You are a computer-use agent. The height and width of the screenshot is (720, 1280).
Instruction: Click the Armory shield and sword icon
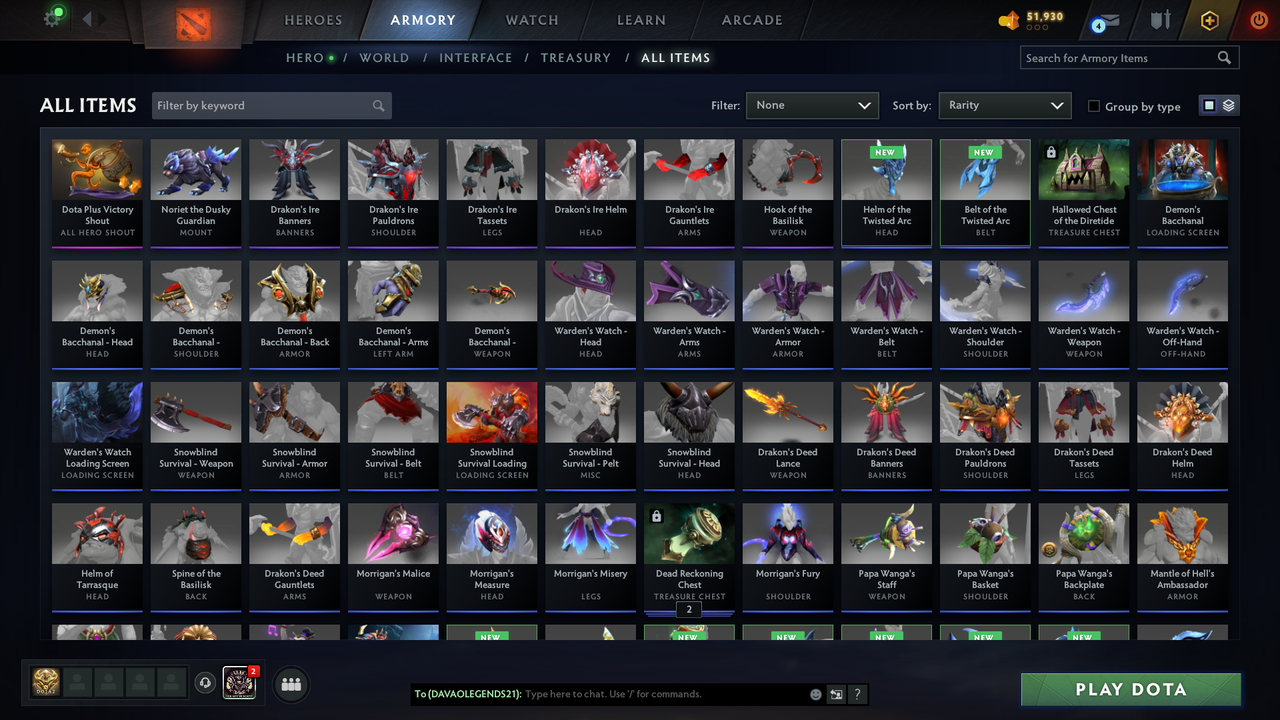pyautogui.click(x=1163, y=19)
